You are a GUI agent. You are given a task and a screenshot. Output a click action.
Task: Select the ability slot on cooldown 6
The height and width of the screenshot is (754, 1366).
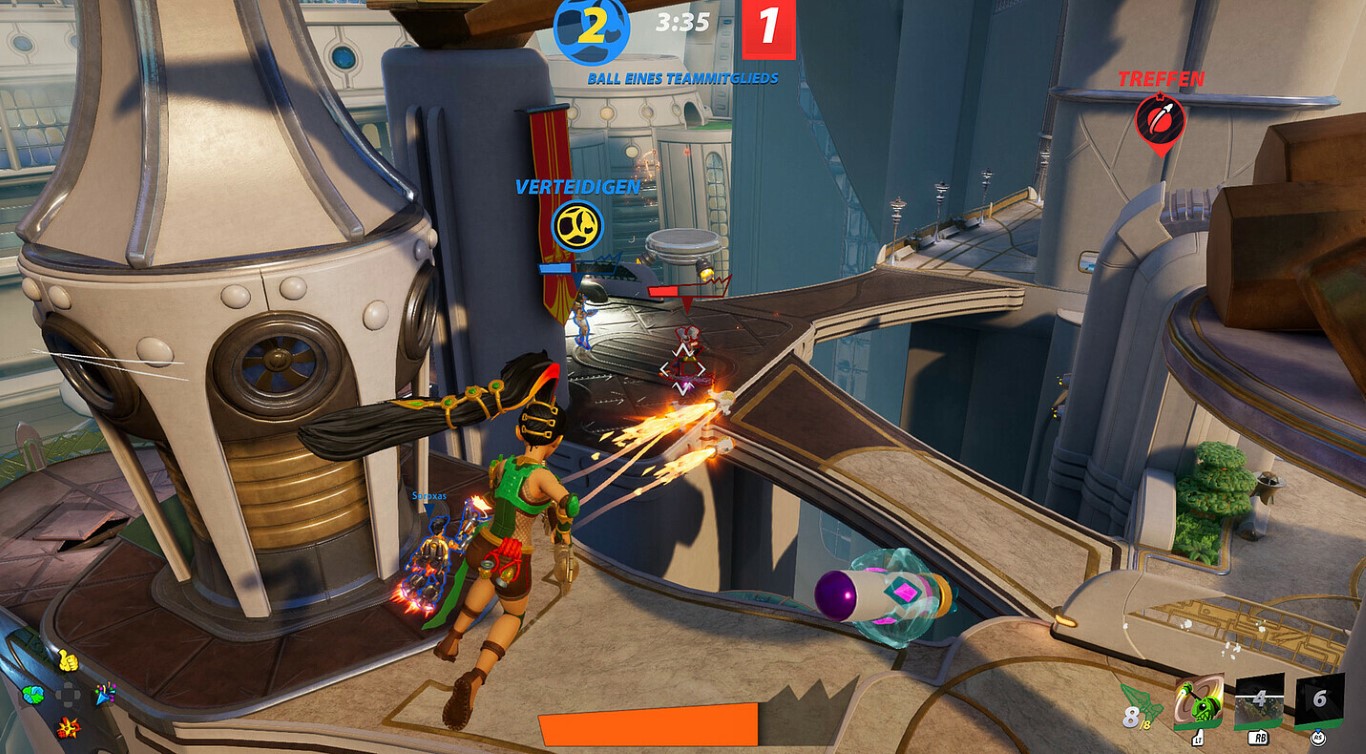pos(1319,700)
